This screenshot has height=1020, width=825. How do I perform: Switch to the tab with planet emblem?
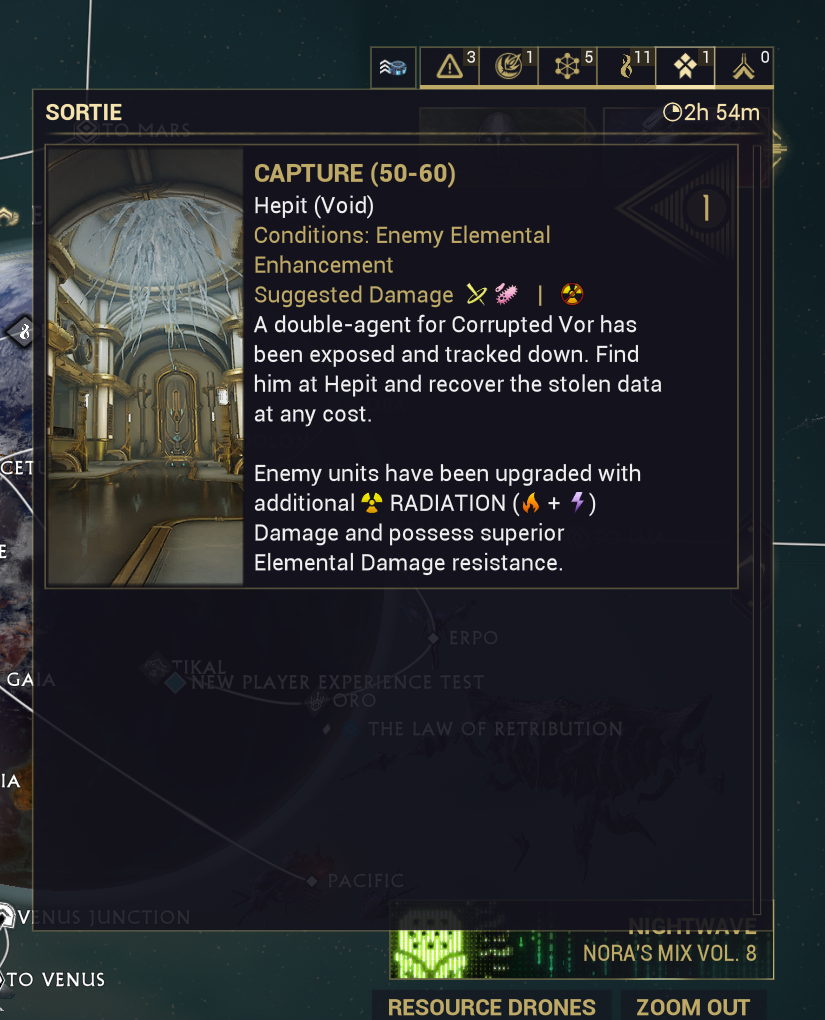[x=509, y=67]
